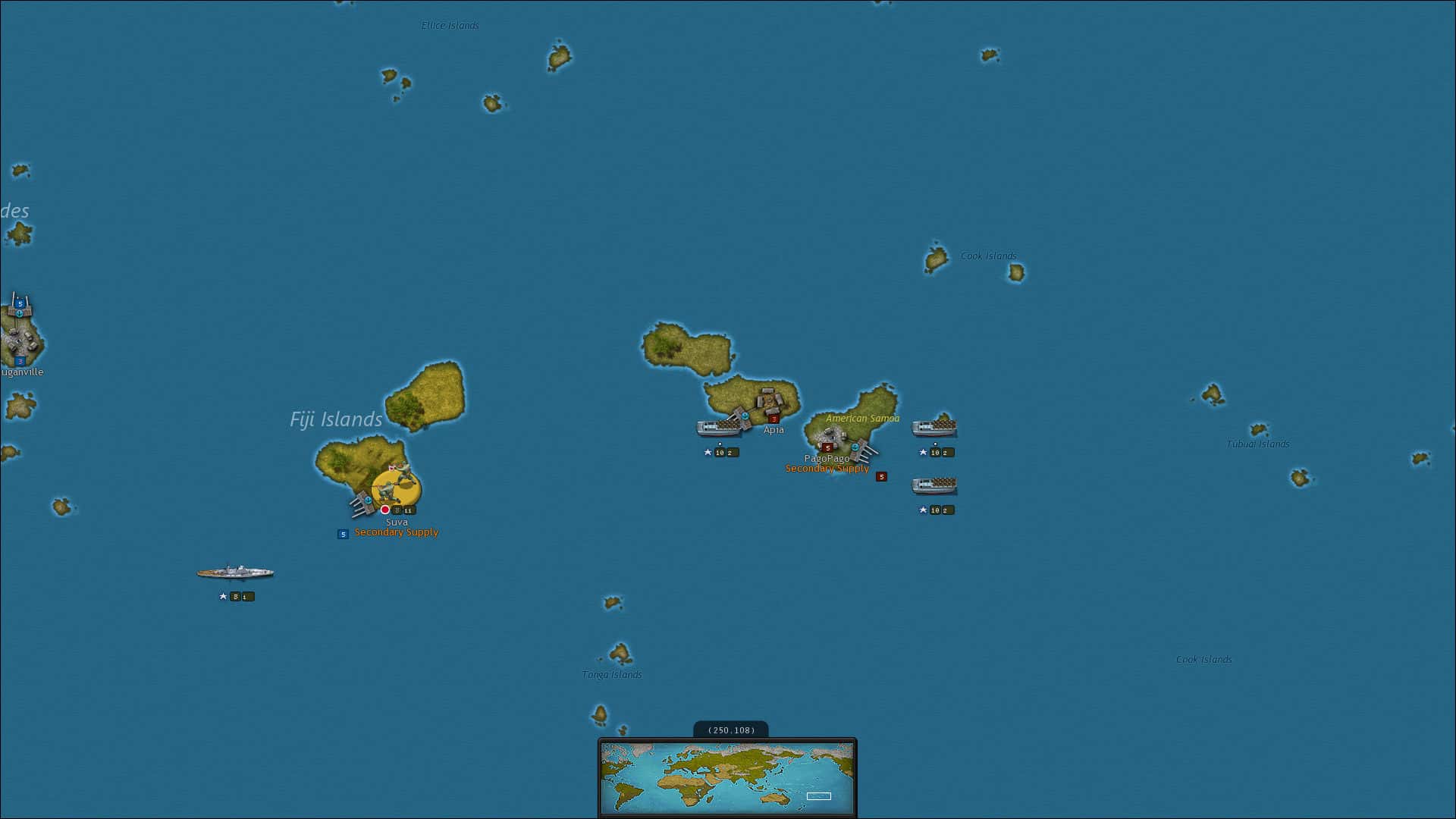
Task: Select the upper troop transport east of American Samoa
Action: (935, 427)
